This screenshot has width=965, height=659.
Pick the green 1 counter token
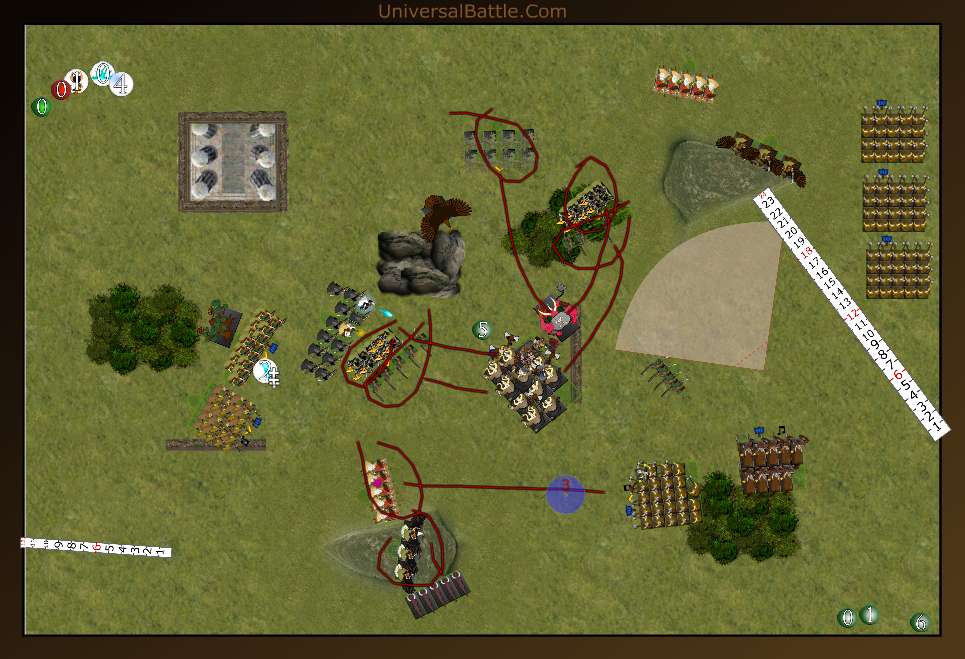(869, 615)
